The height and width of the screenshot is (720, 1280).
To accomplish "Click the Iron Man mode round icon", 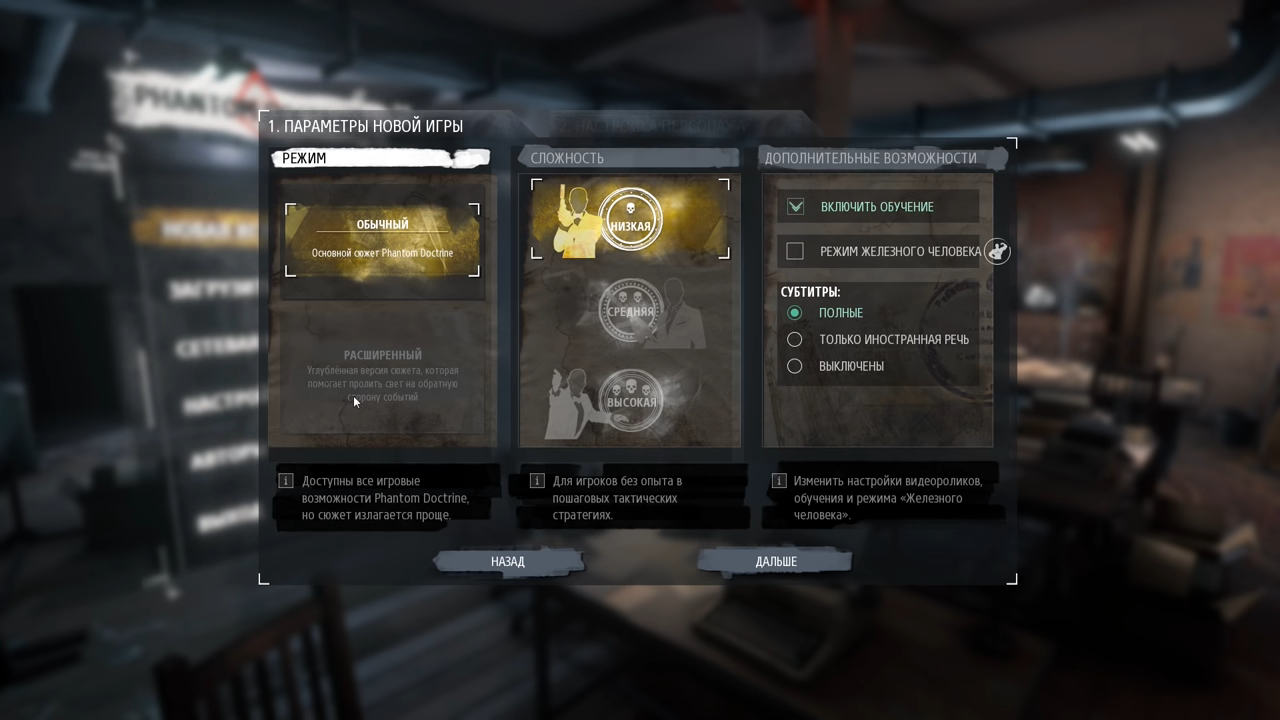I will click(997, 251).
